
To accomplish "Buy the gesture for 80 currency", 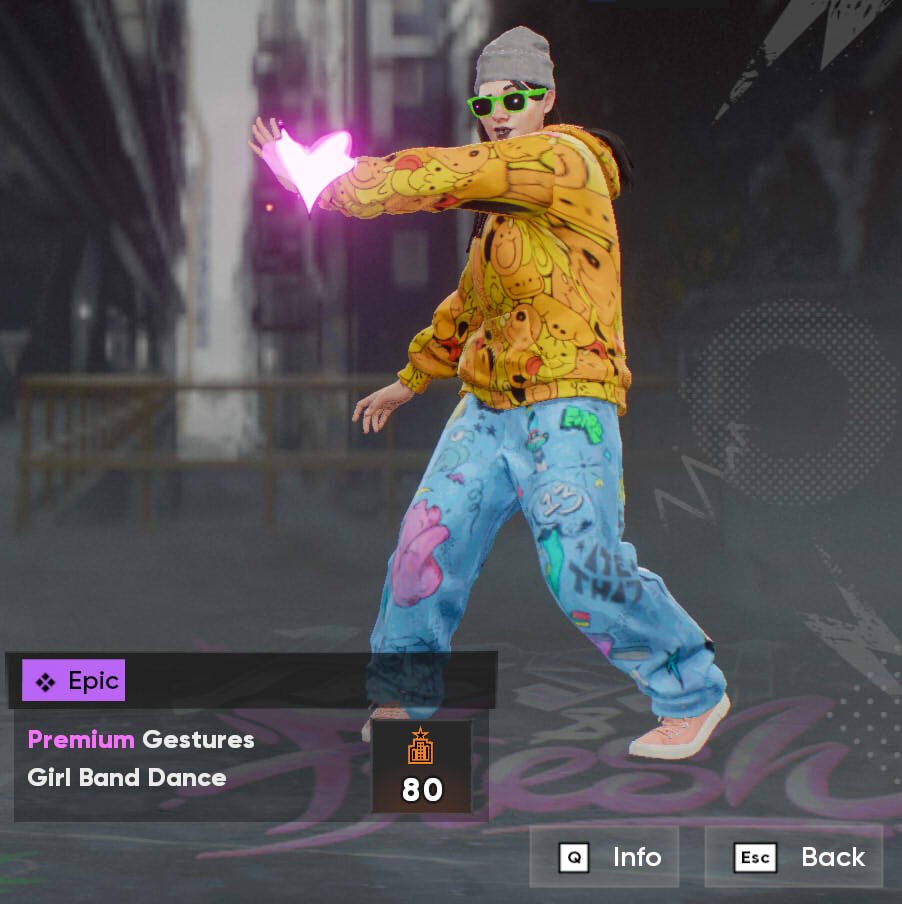I will coord(421,767).
